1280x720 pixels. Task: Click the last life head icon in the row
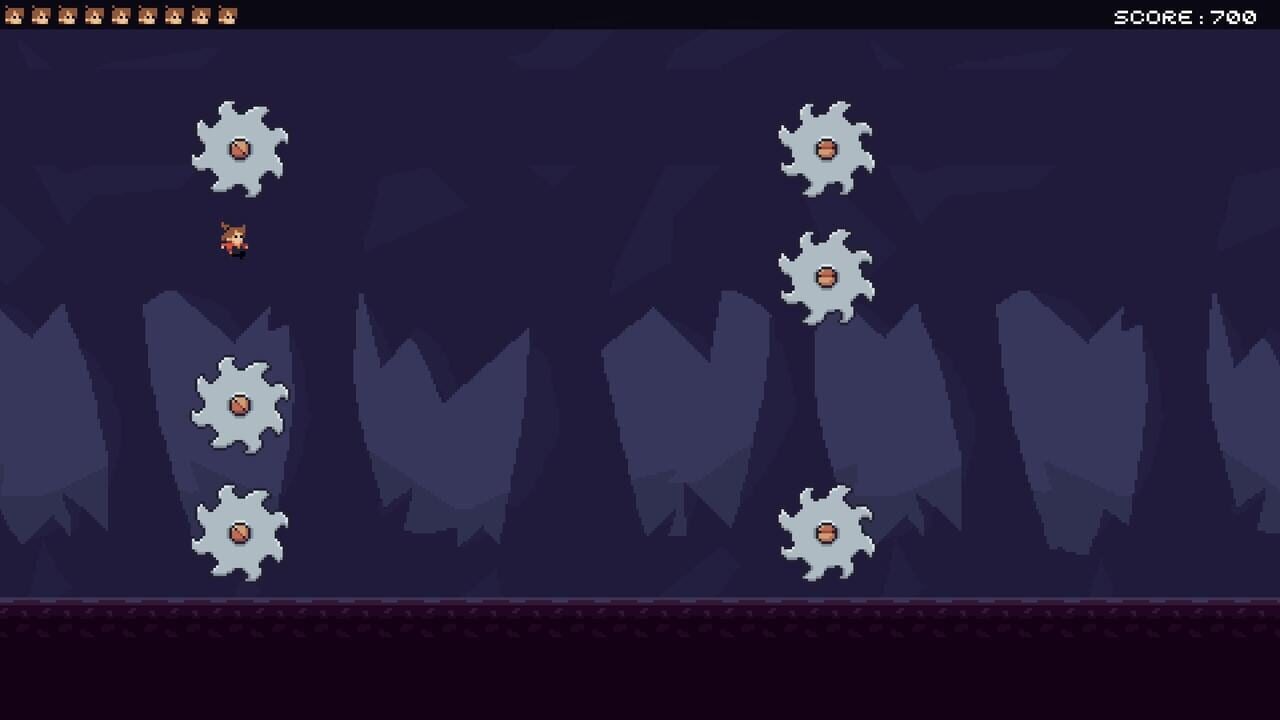229,15
